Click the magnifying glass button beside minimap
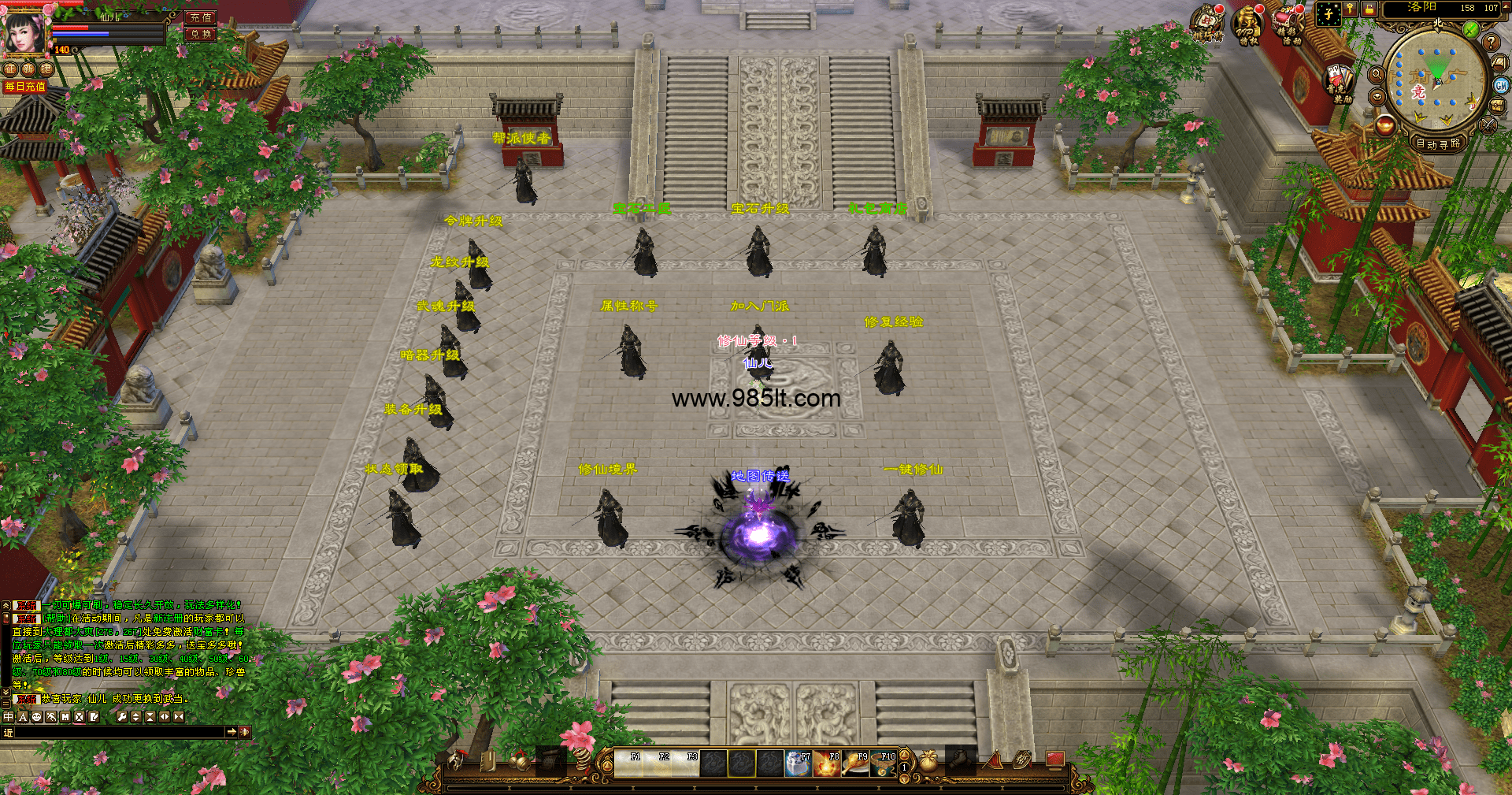Image resolution: width=1512 pixels, height=795 pixels. point(1377,74)
